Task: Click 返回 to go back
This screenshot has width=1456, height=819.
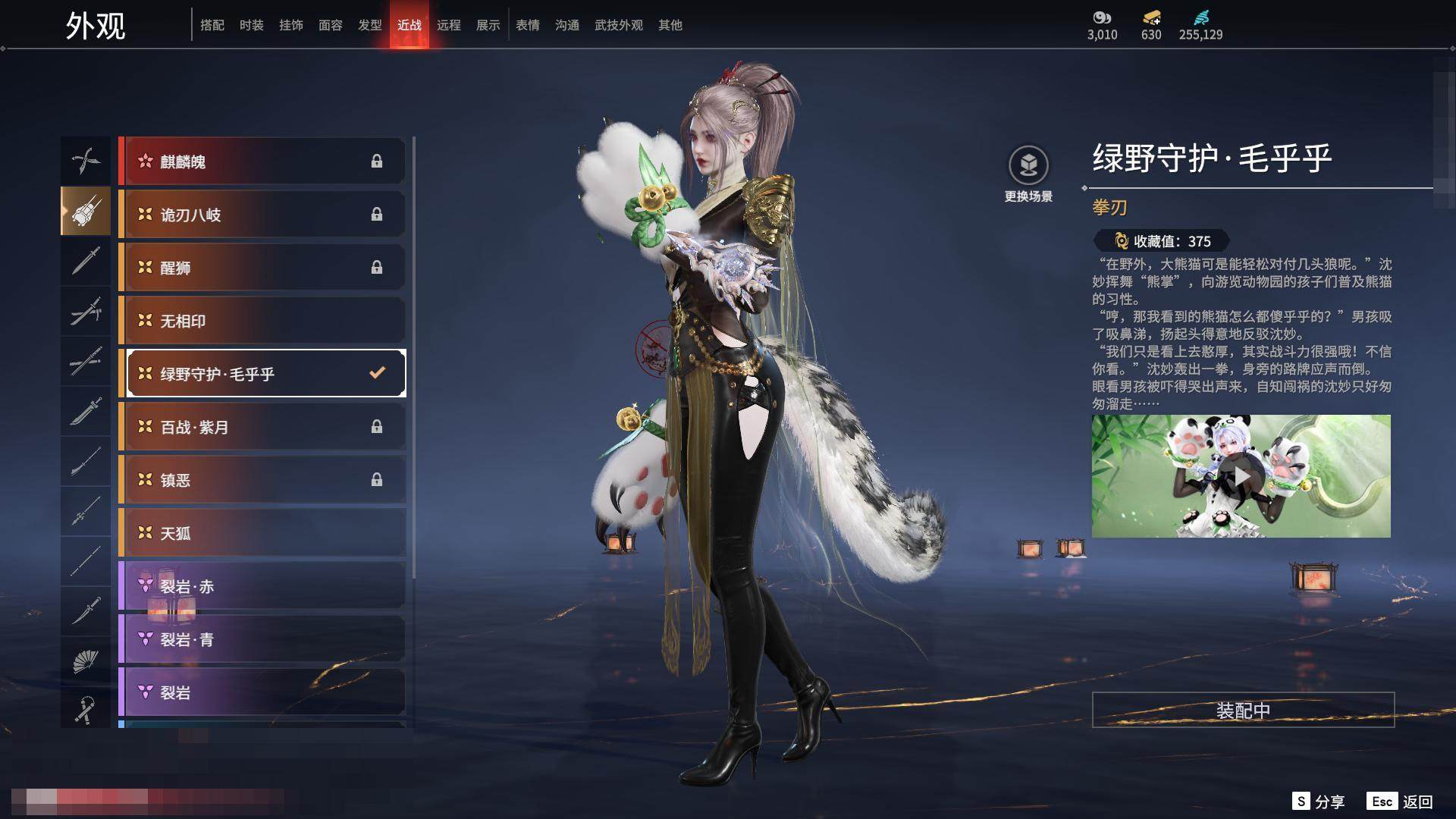Action: pyautogui.click(x=1400, y=802)
